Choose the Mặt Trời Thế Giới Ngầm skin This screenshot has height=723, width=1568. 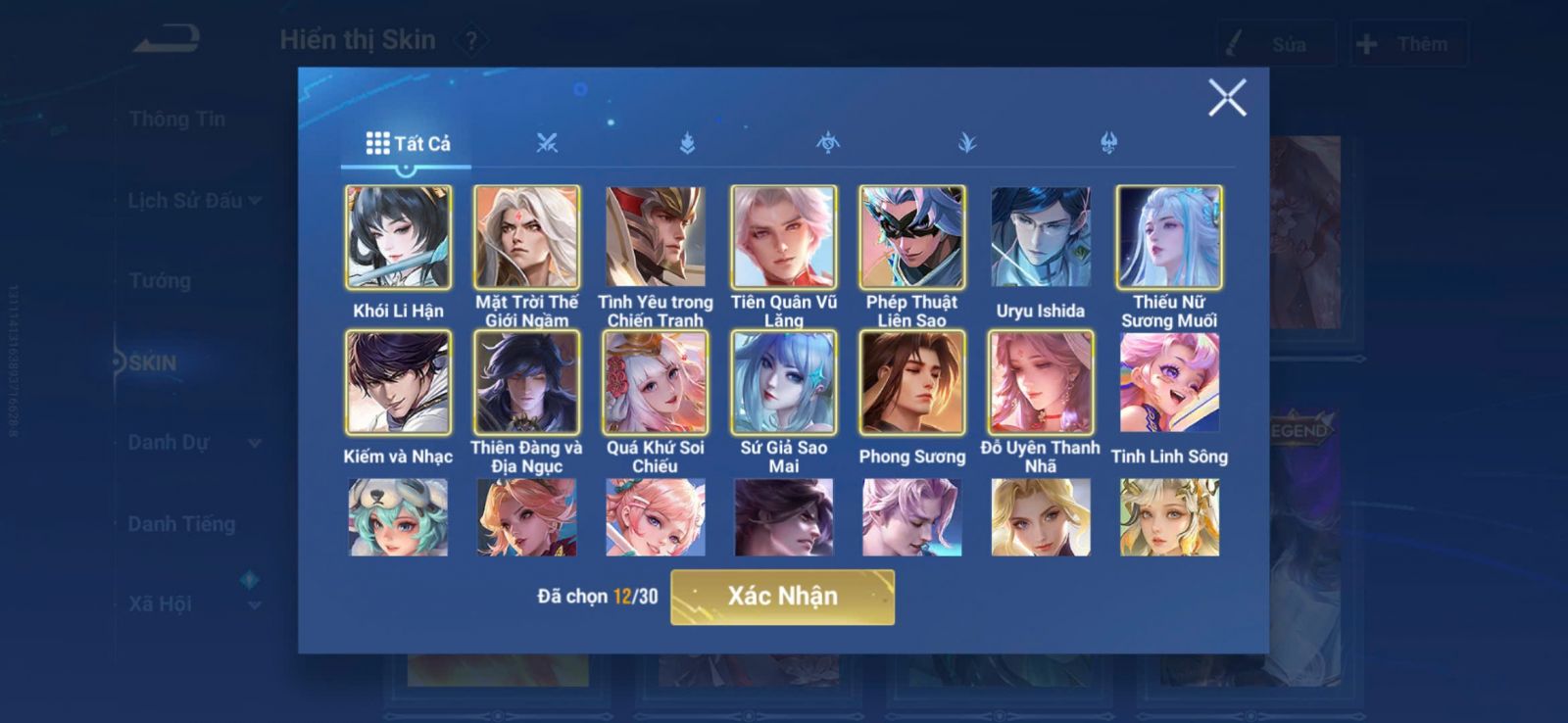526,237
